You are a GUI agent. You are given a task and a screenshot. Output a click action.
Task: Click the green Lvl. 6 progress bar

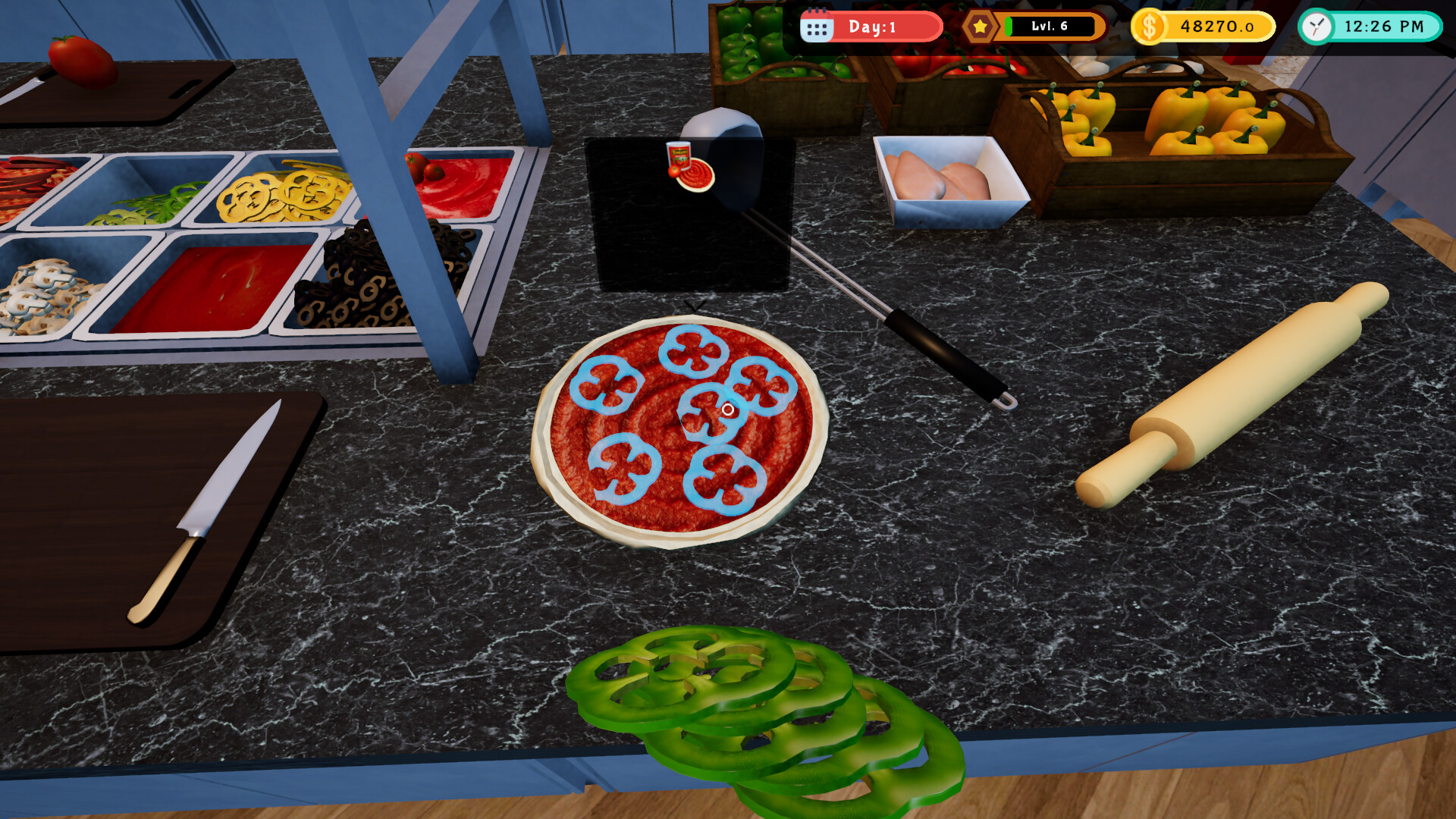pos(1050,27)
